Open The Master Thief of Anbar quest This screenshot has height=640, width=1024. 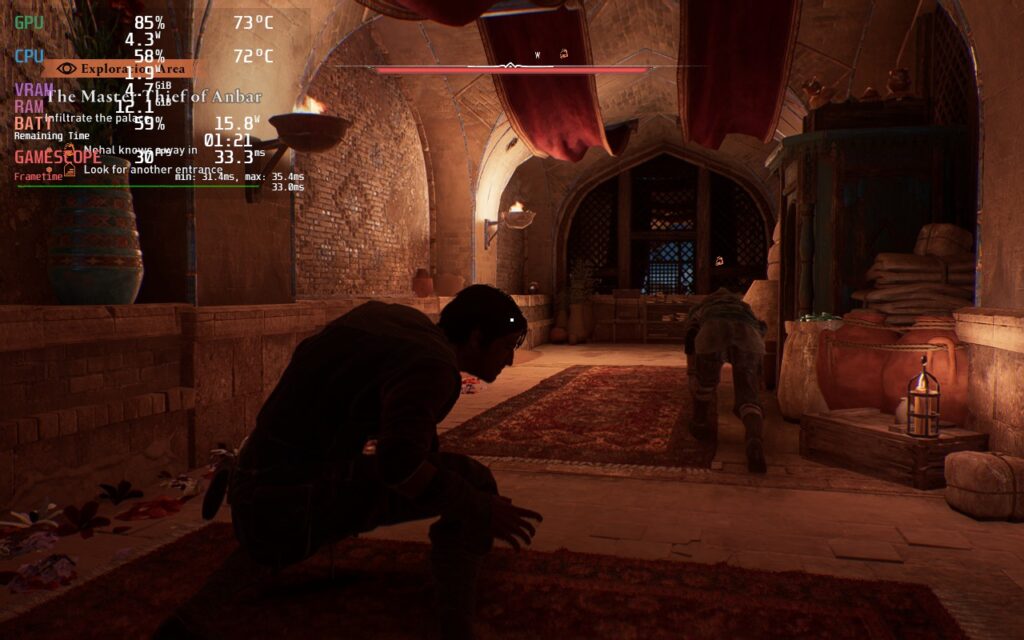[154, 97]
